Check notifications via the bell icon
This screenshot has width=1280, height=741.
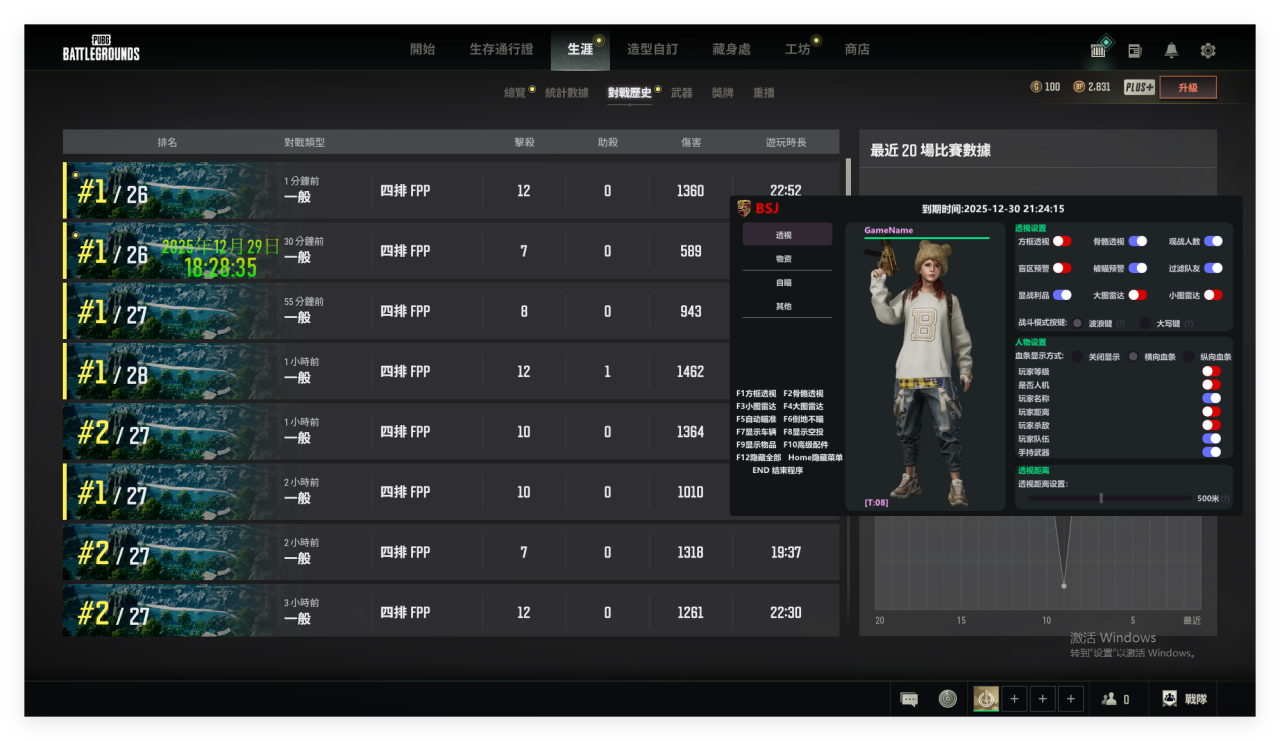click(1171, 50)
